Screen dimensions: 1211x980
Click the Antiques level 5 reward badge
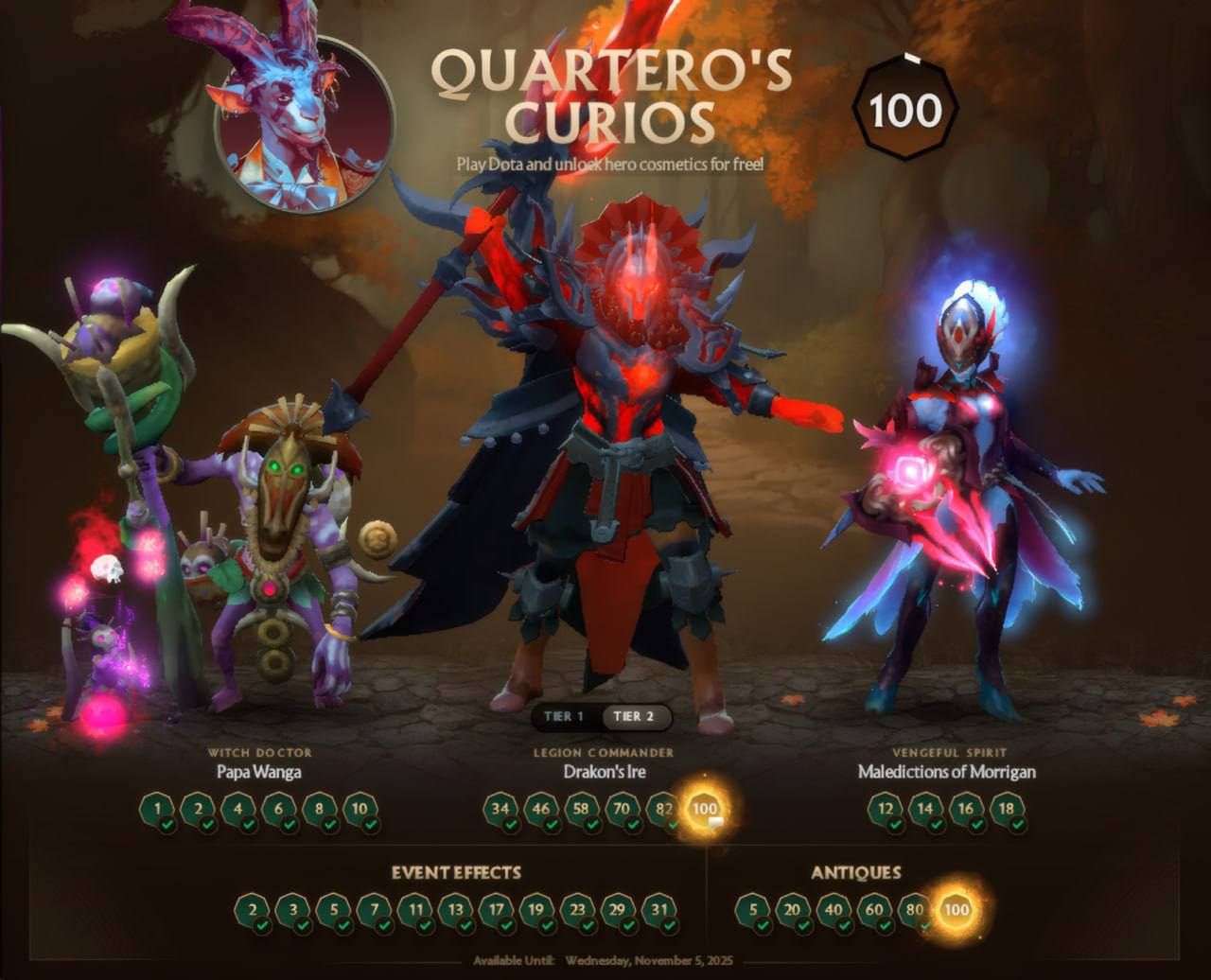tap(751, 911)
